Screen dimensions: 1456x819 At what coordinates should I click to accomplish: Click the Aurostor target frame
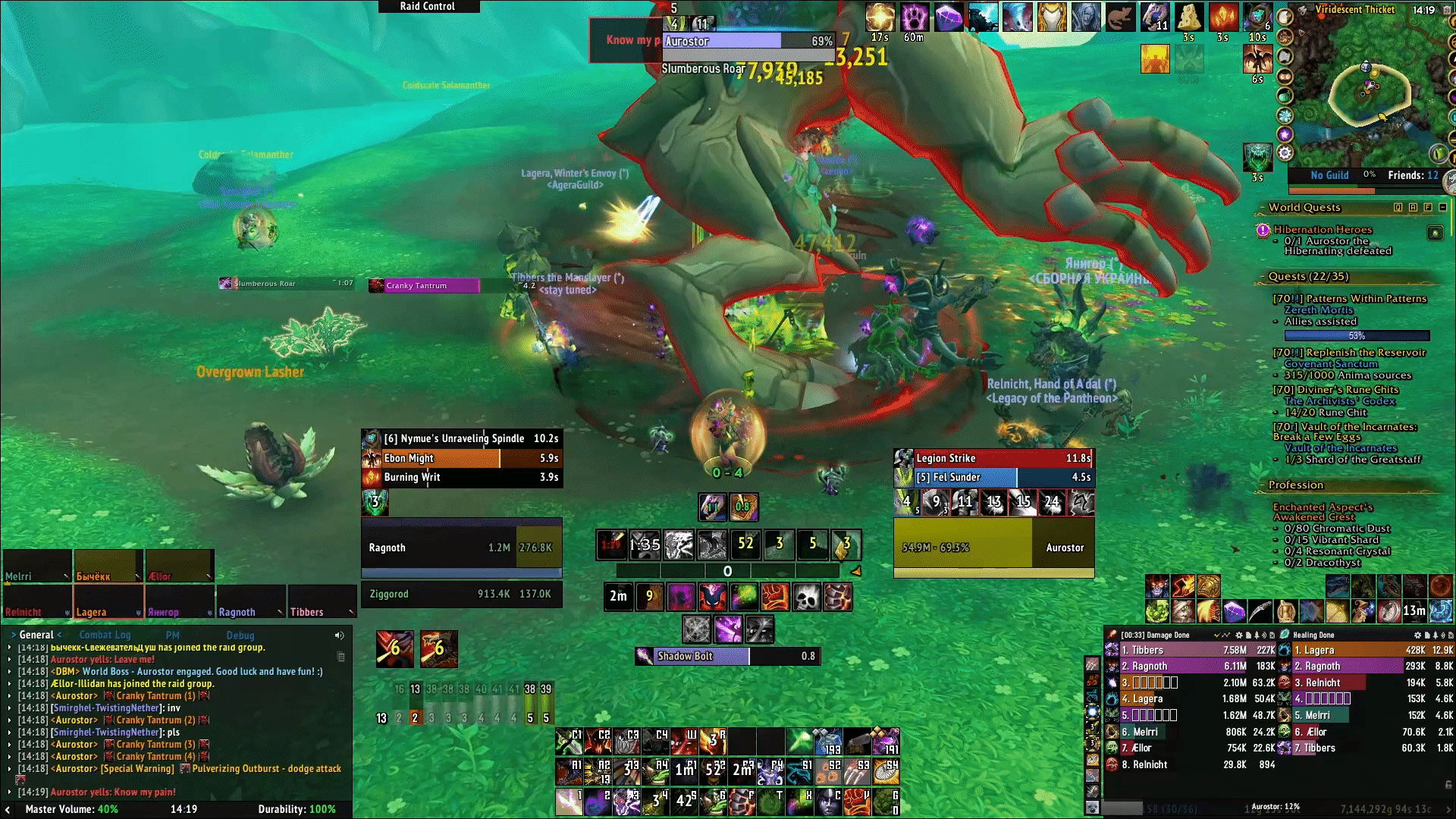click(x=993, y=548)
